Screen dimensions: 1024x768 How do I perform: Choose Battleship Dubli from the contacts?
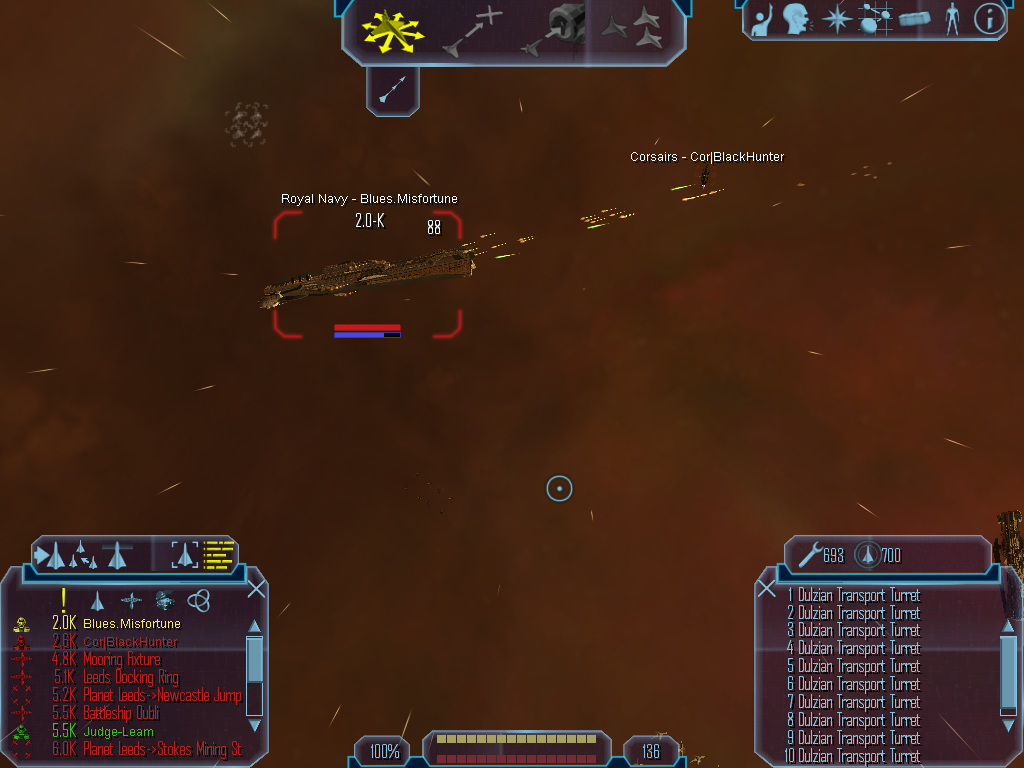tap(121, 714)
